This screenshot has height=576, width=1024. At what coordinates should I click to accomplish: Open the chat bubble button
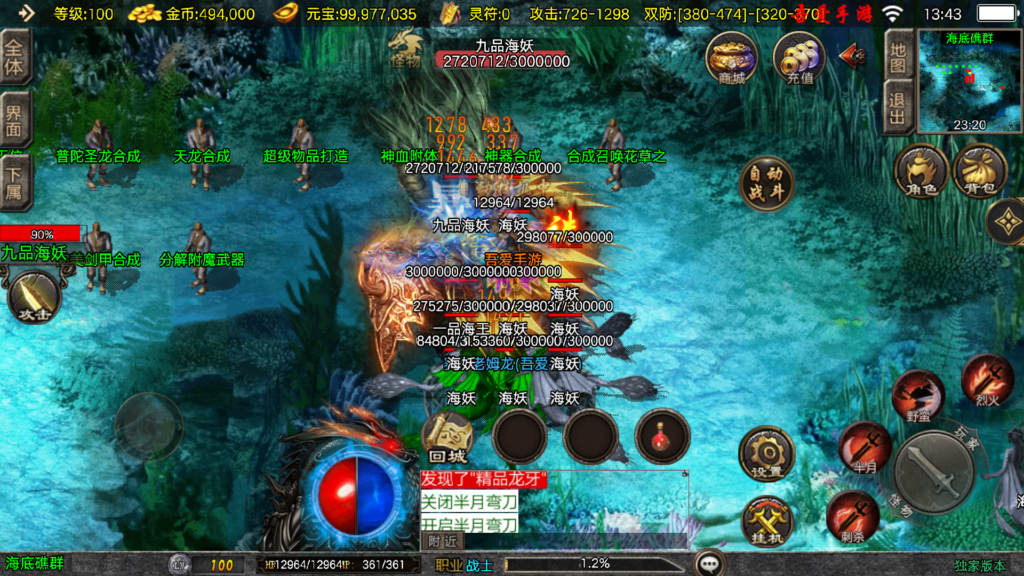point(711,563)
